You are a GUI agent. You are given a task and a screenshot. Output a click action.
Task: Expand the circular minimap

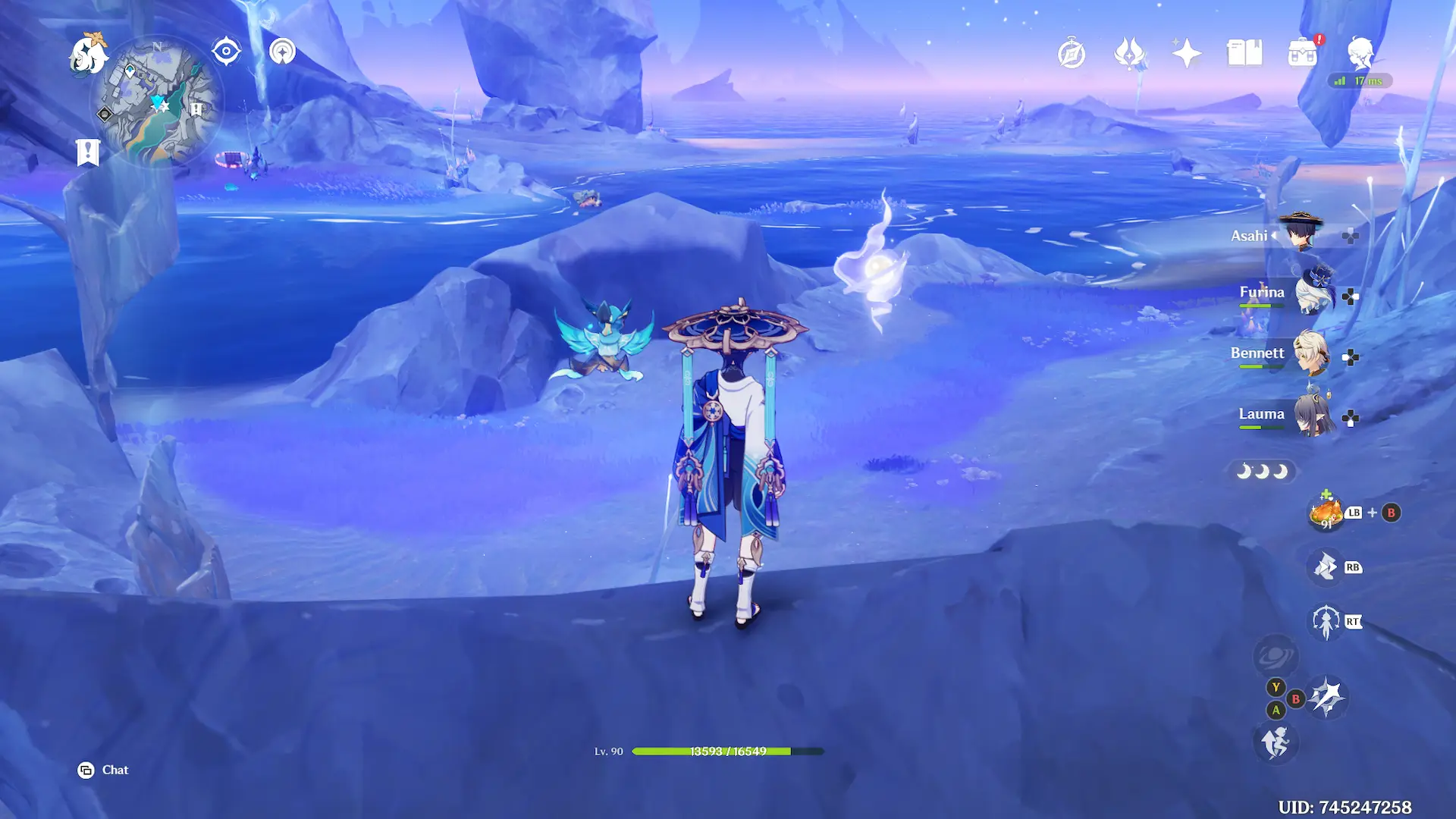(157, 104)
